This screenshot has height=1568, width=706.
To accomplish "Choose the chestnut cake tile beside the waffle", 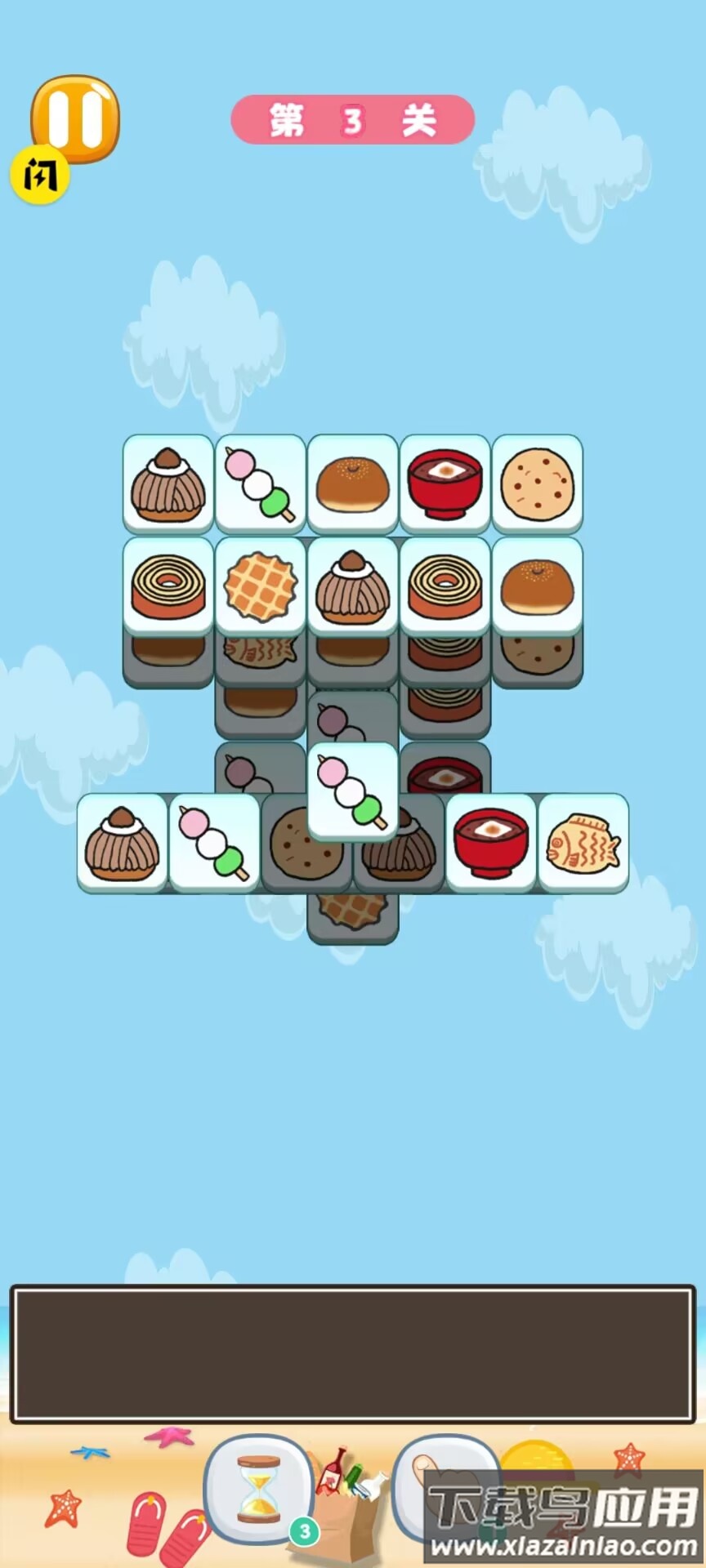I will click(x=352, y=585).
